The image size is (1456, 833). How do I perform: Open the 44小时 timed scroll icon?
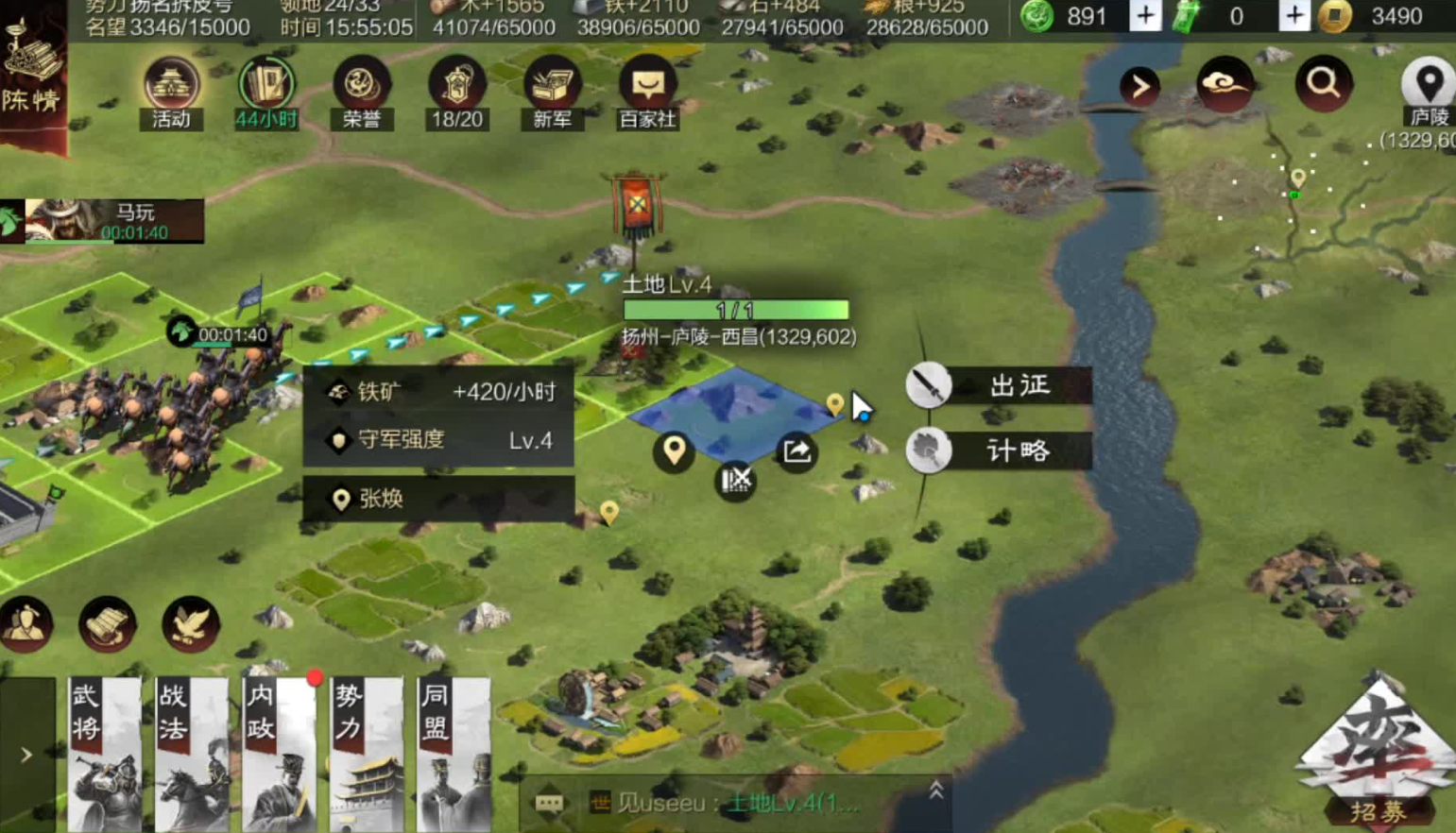(x=266, y=92)
